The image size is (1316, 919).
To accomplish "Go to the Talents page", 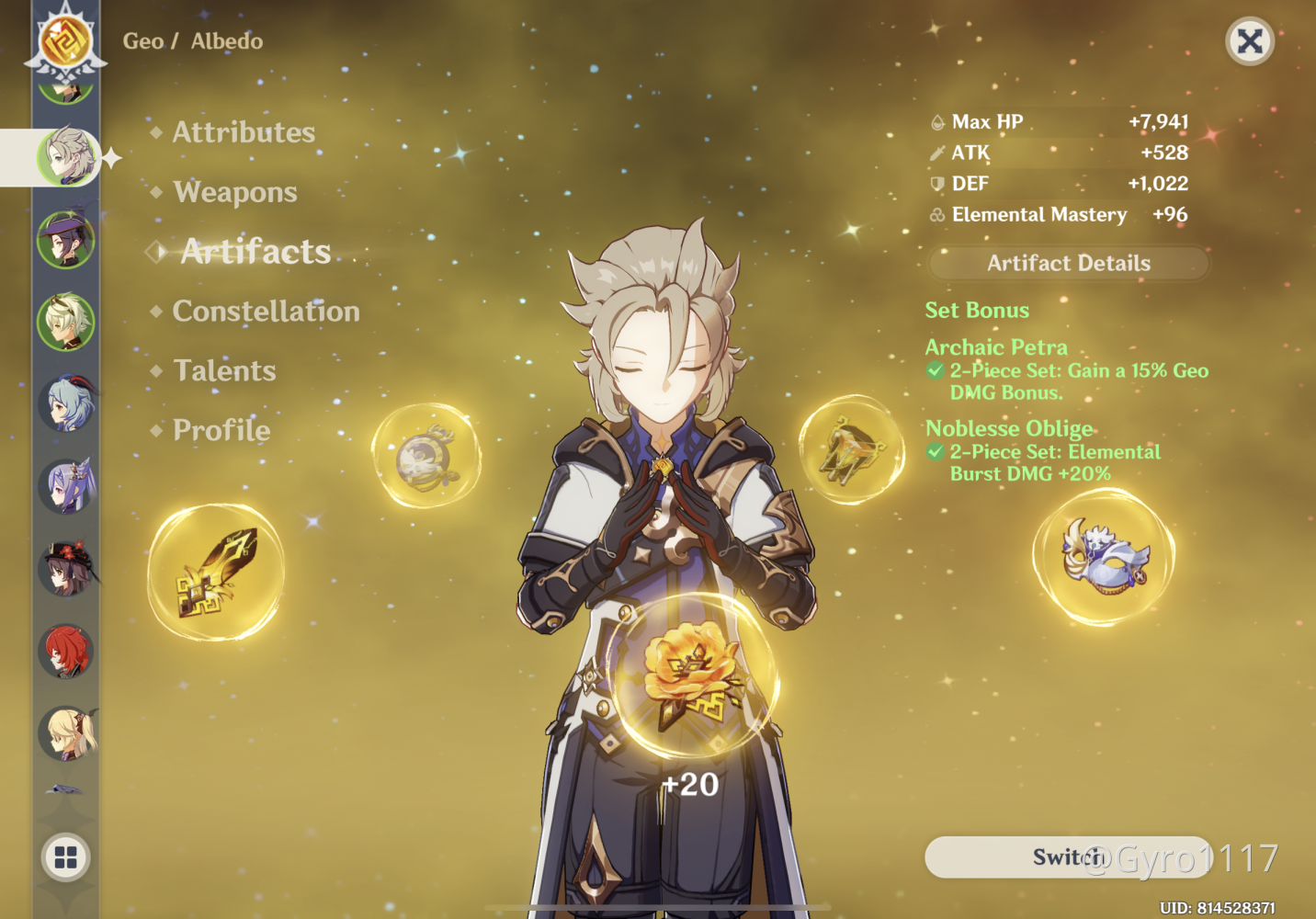I will click(224, 371).
